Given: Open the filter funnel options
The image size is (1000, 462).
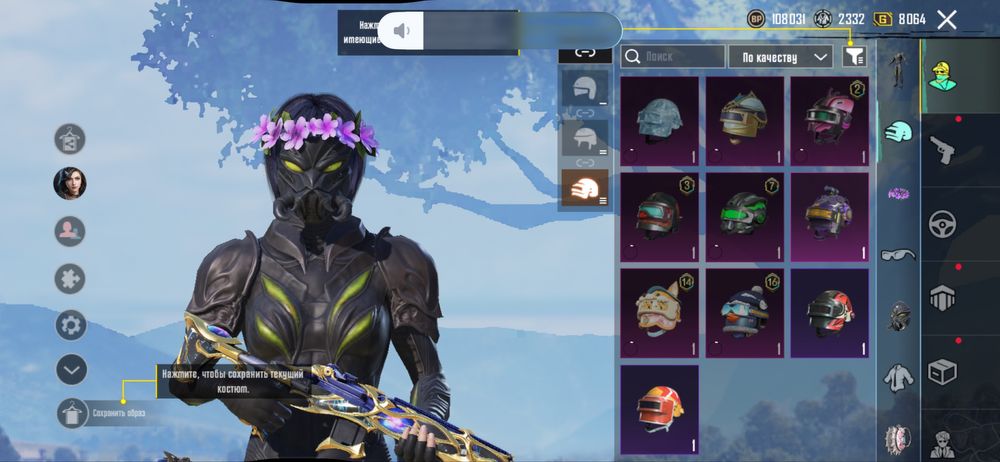Looking at the screenshot, I should (853, 57).
